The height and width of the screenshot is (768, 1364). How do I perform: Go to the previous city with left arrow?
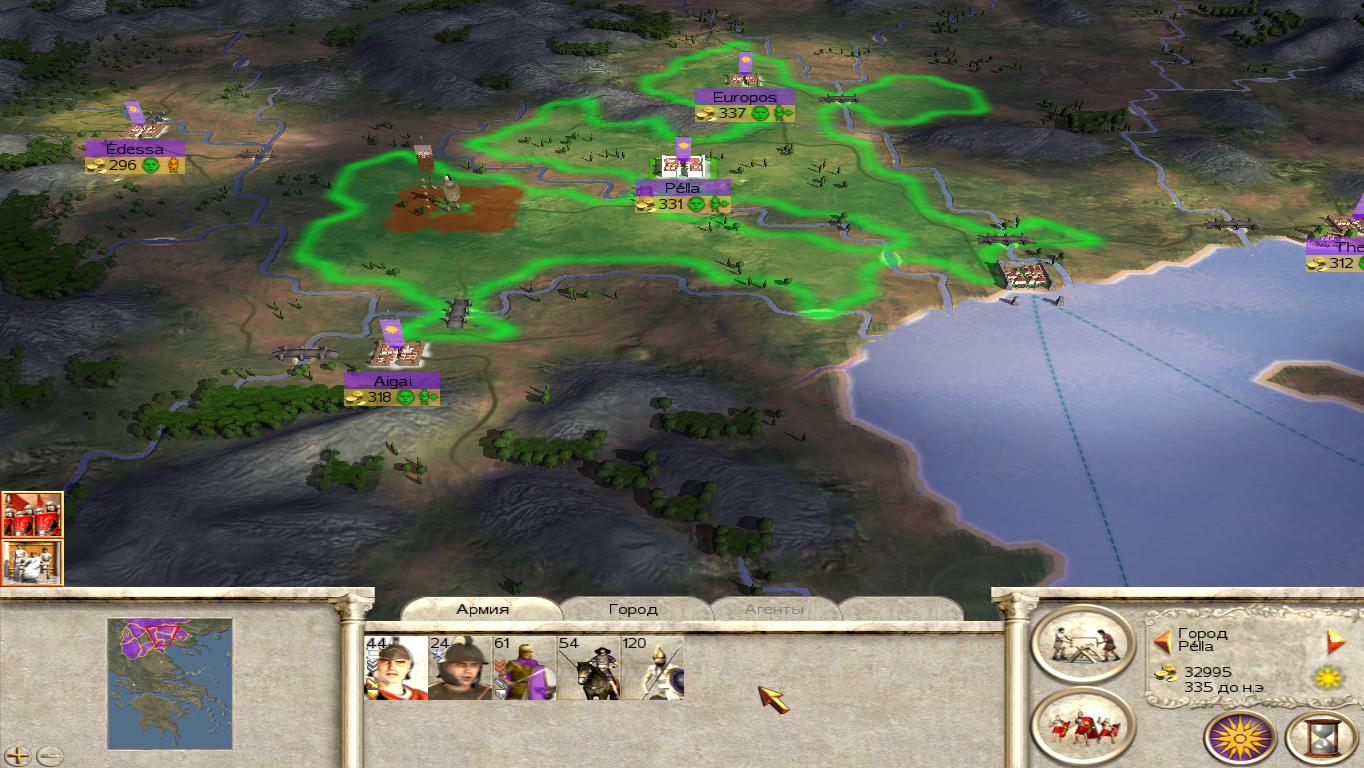click(1162, 641)
